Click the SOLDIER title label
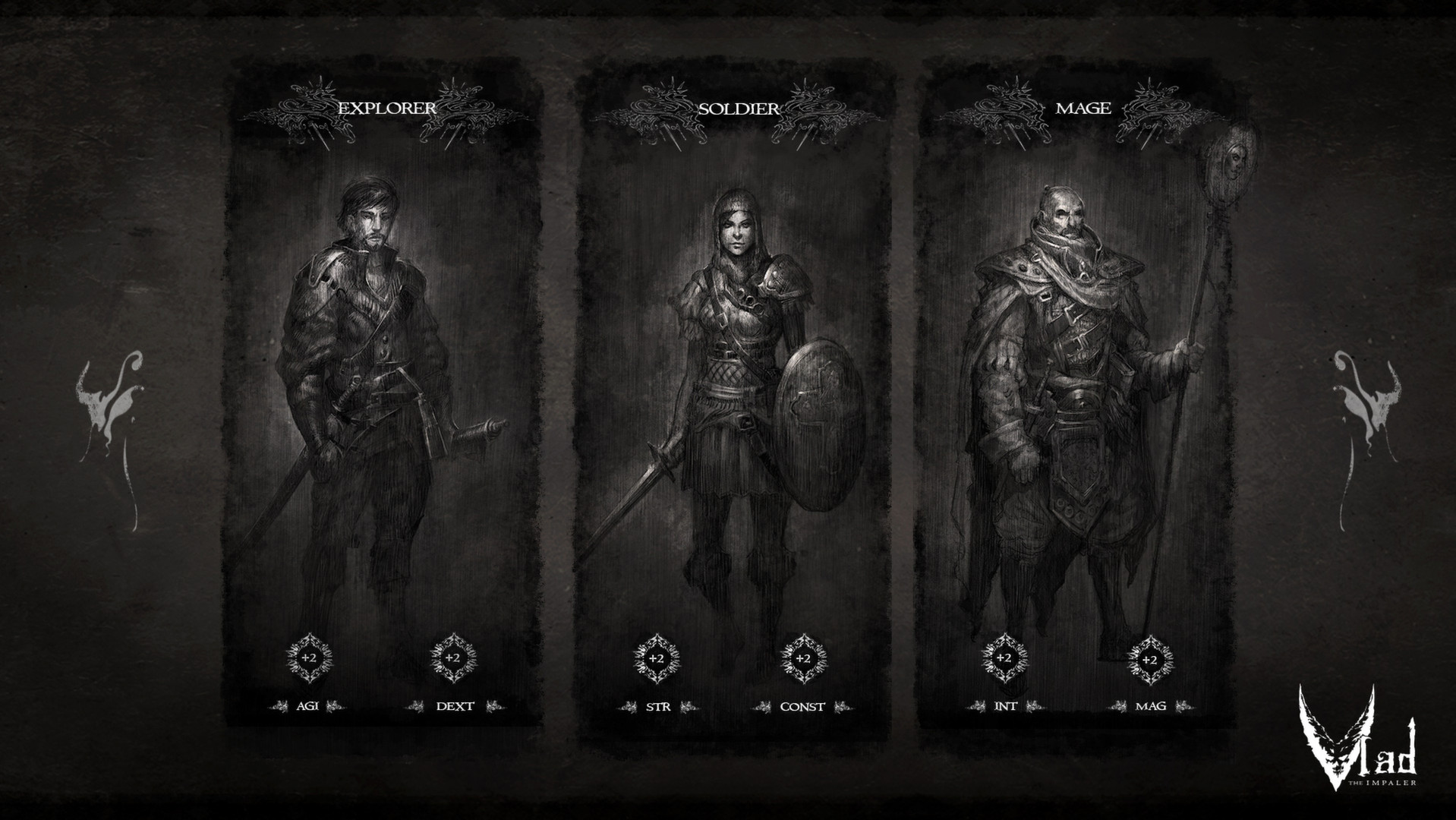Image resolution: width=1456 pixels, height=820 pixels. [738, 107]
